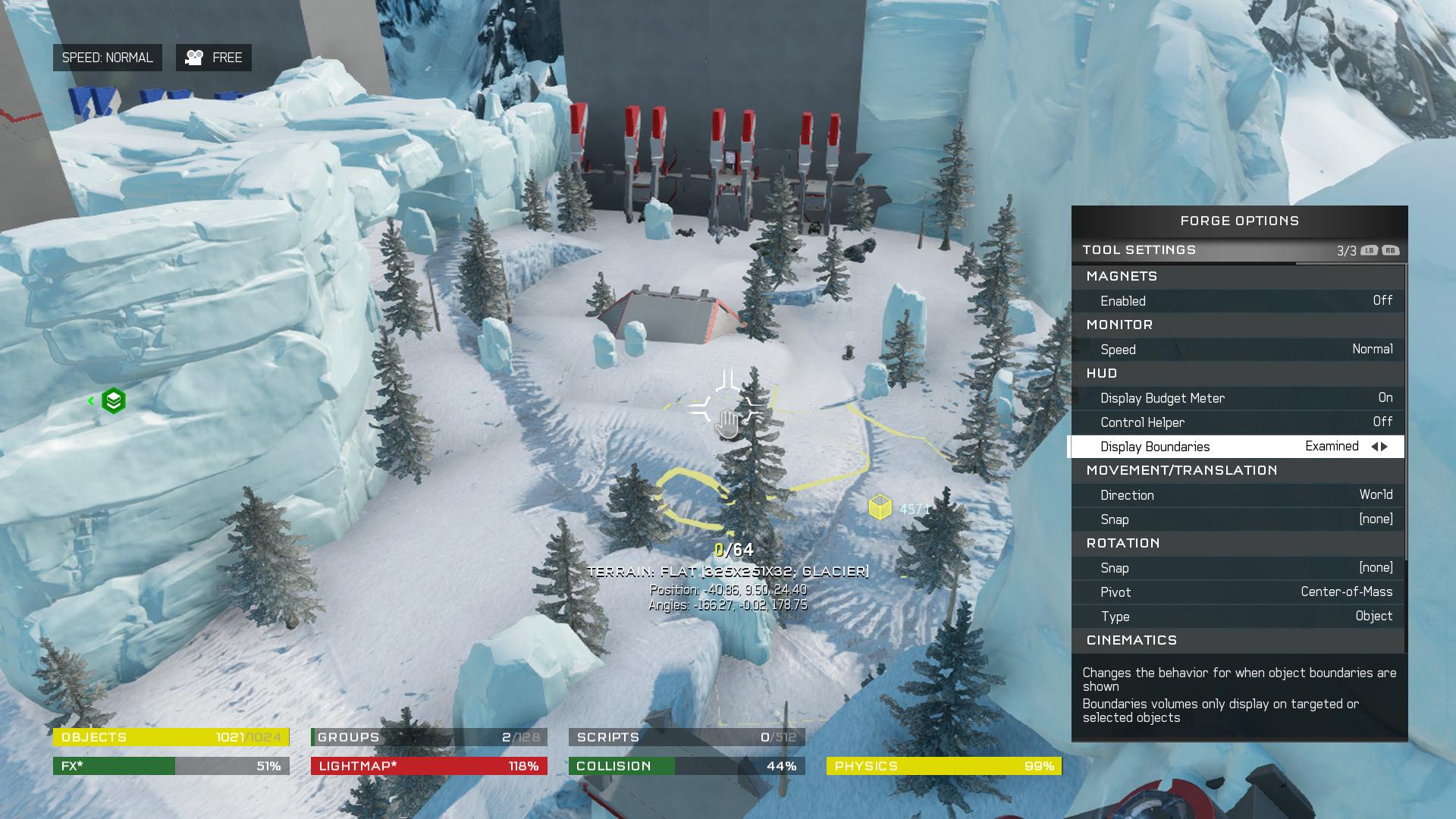Select Snap under the Rotation section

(1238, 568)
